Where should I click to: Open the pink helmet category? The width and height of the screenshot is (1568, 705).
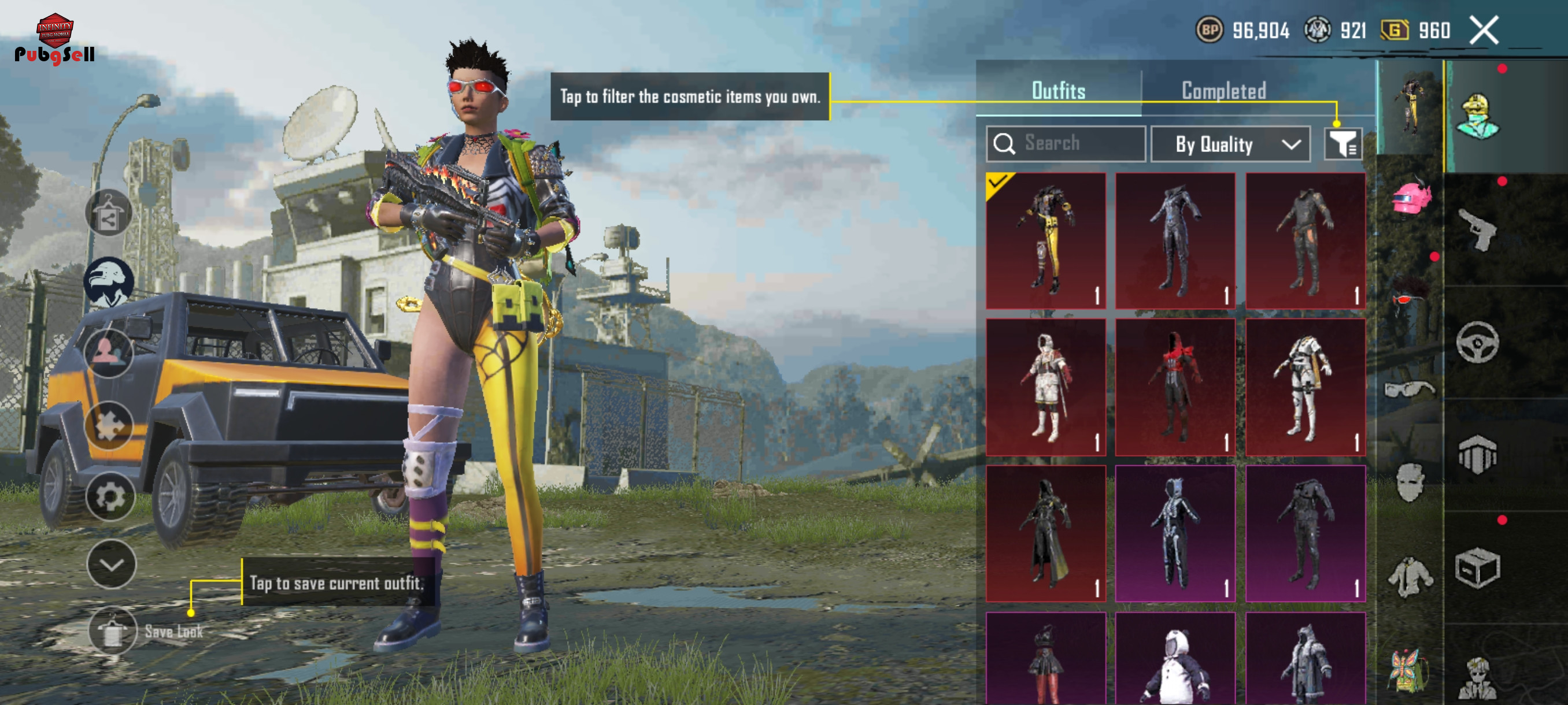point(1411,198)
